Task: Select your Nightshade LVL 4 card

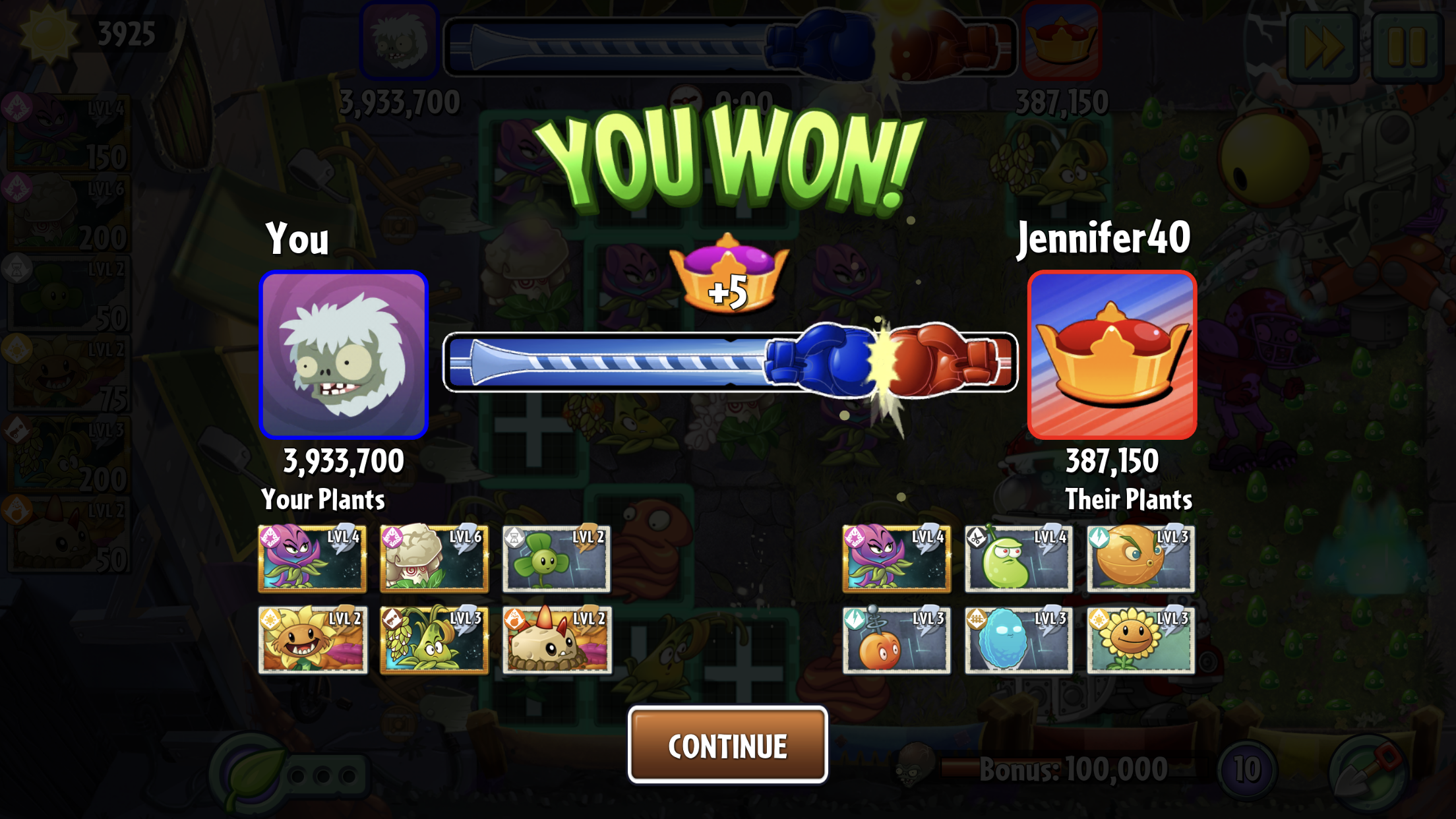Action: (x=313, y=559)
